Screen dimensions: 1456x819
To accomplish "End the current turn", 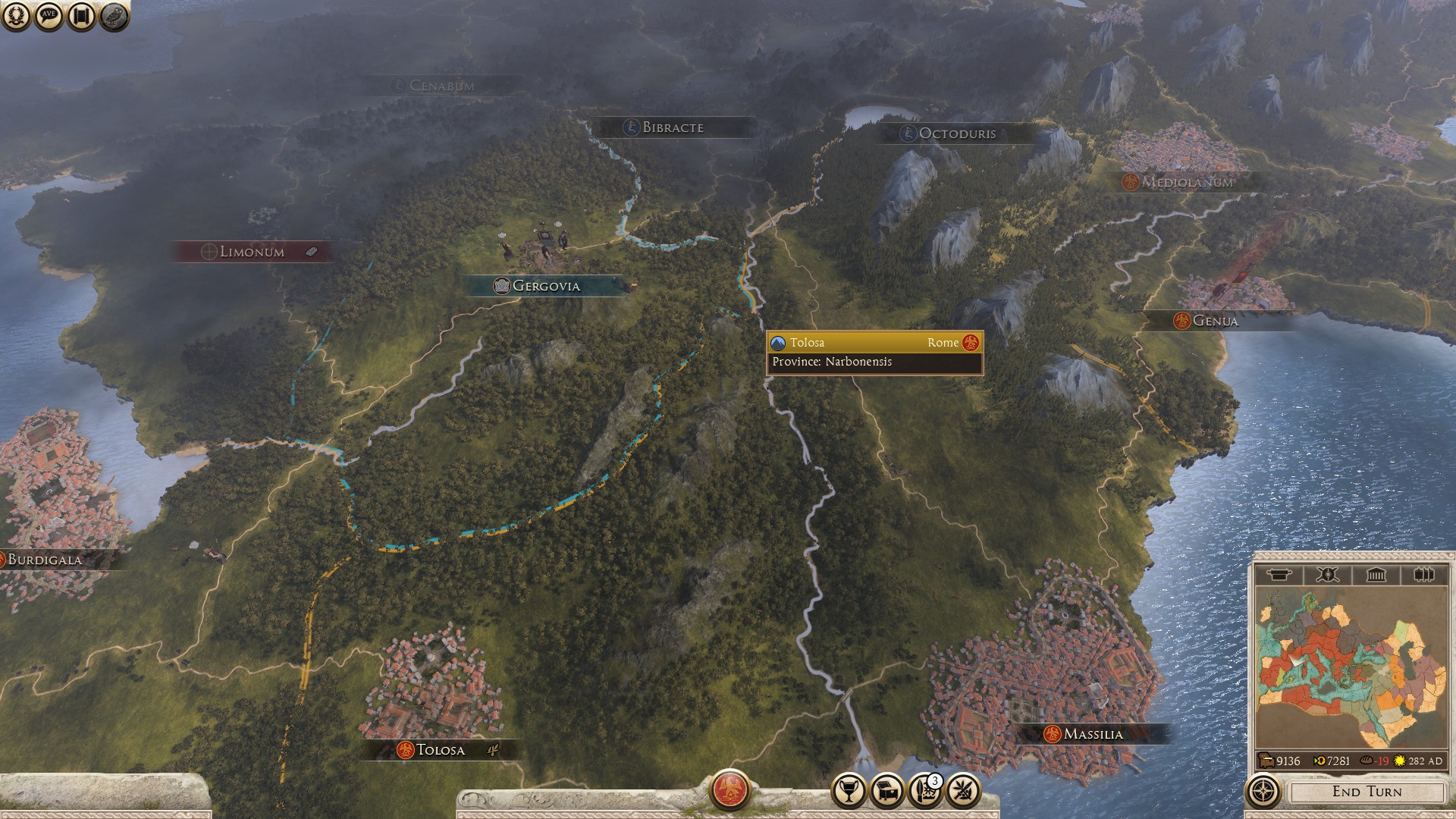I will coord(1367,792).
